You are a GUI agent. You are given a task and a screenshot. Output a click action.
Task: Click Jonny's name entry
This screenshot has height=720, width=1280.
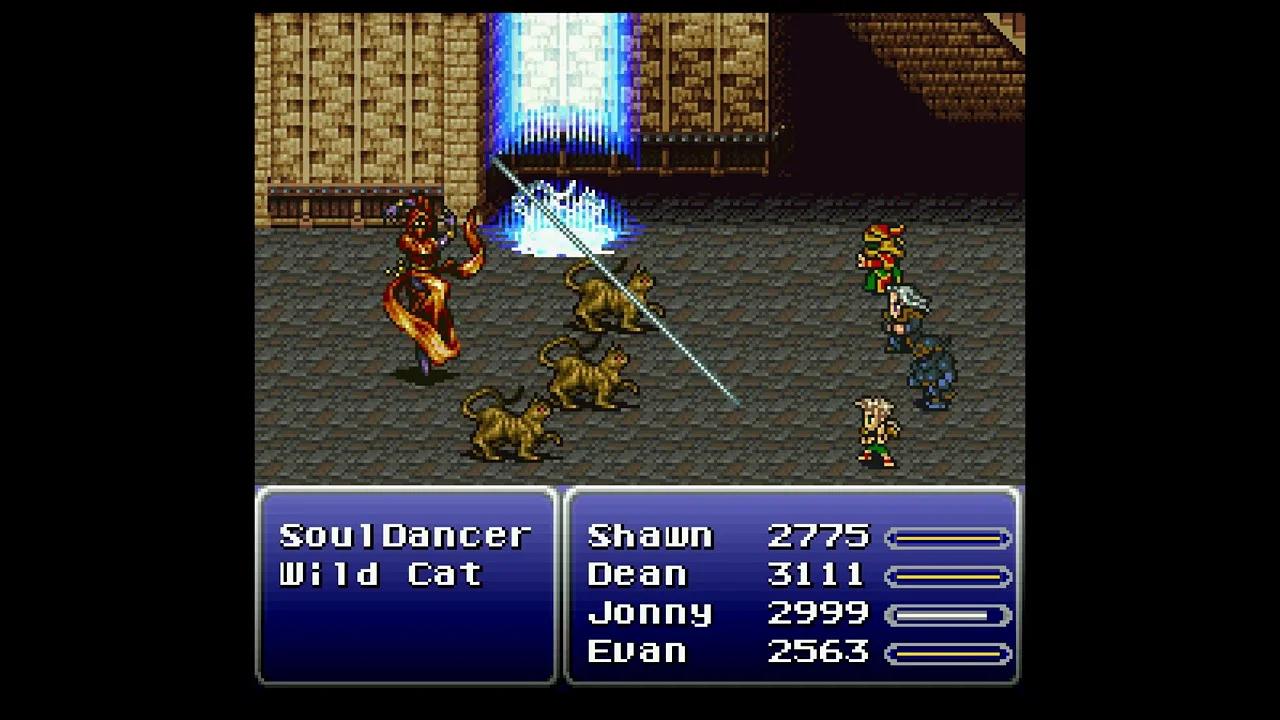[650, 613]
